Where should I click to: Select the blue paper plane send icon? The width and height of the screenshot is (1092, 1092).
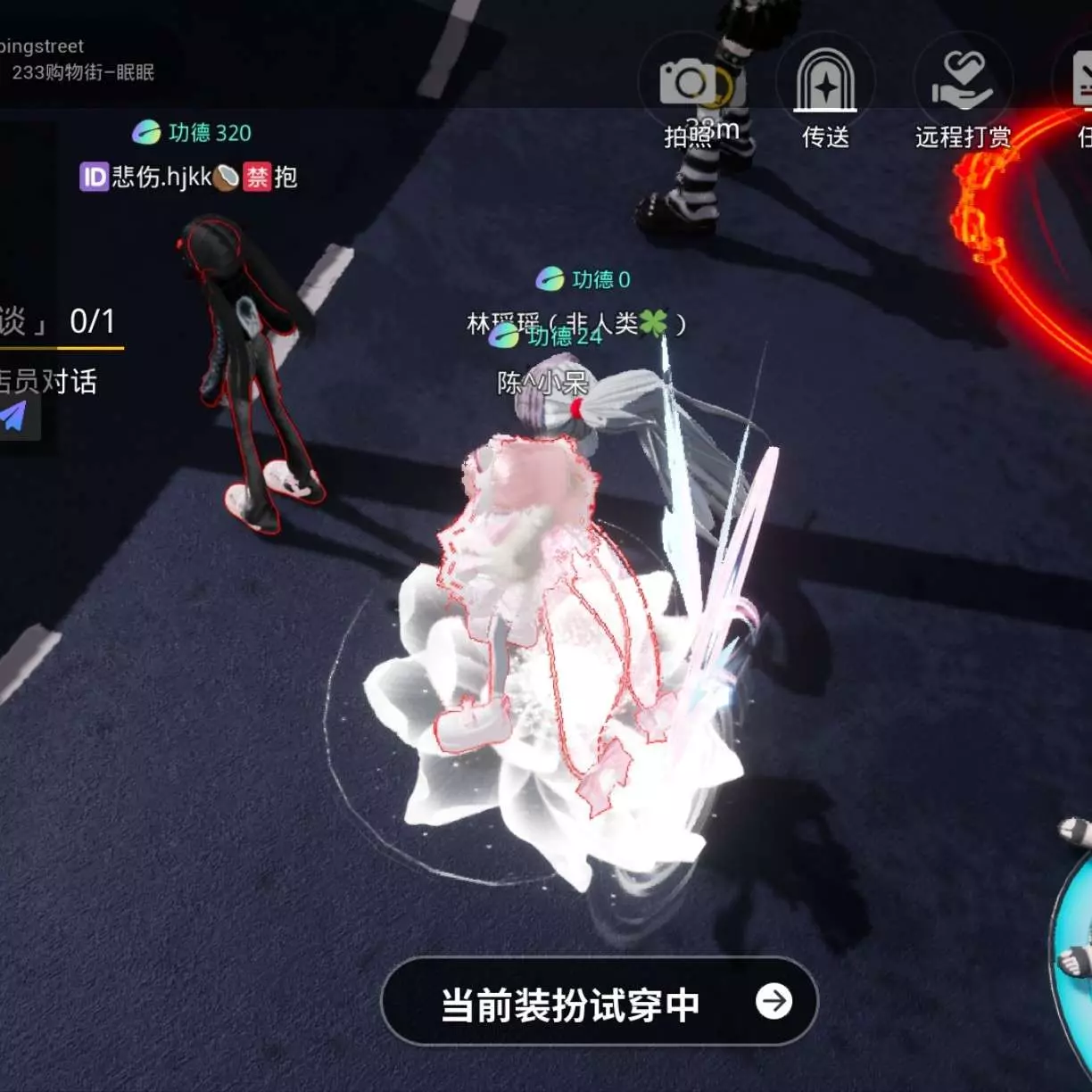click(15, 417)
